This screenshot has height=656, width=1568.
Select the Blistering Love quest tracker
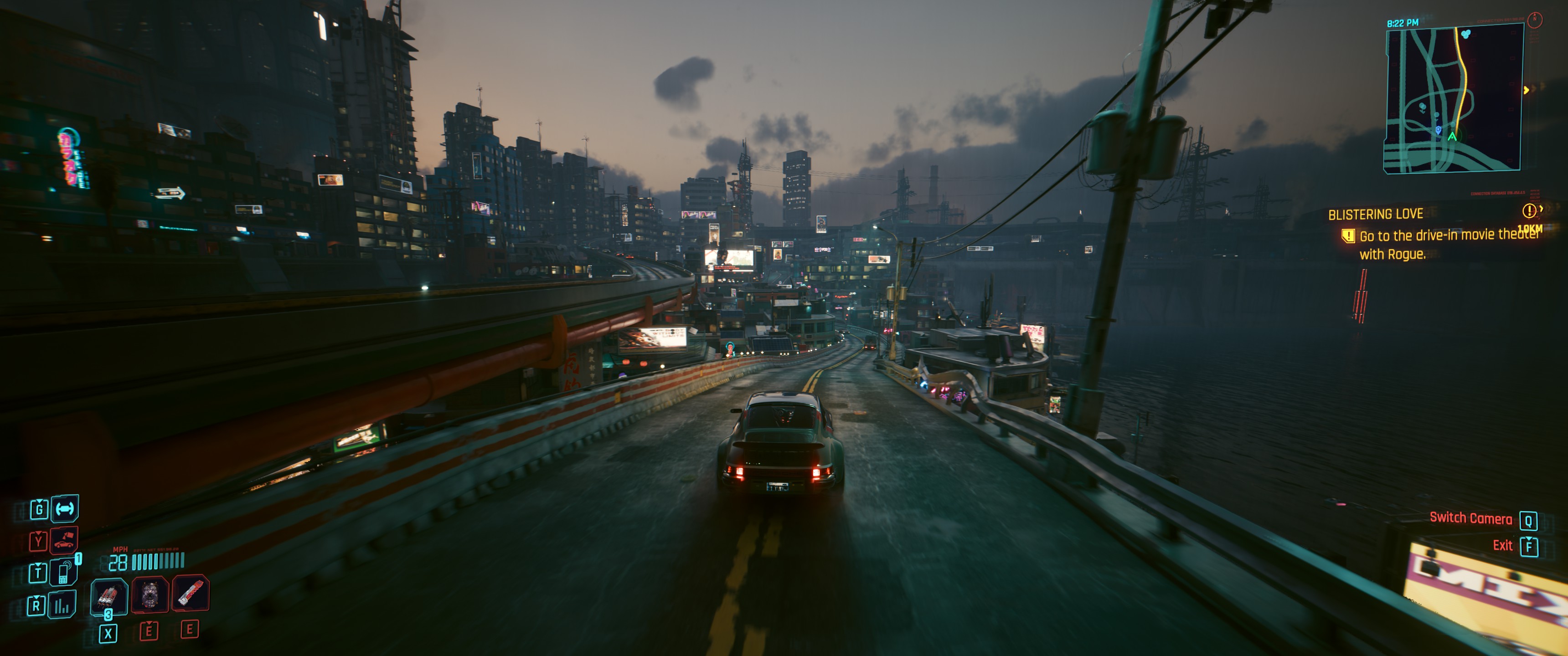tap(1375, 214)
